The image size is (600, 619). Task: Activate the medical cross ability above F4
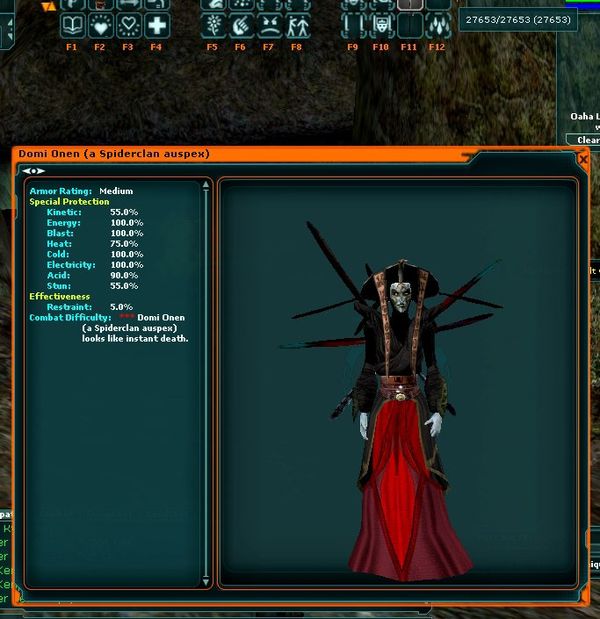point(156,25)
